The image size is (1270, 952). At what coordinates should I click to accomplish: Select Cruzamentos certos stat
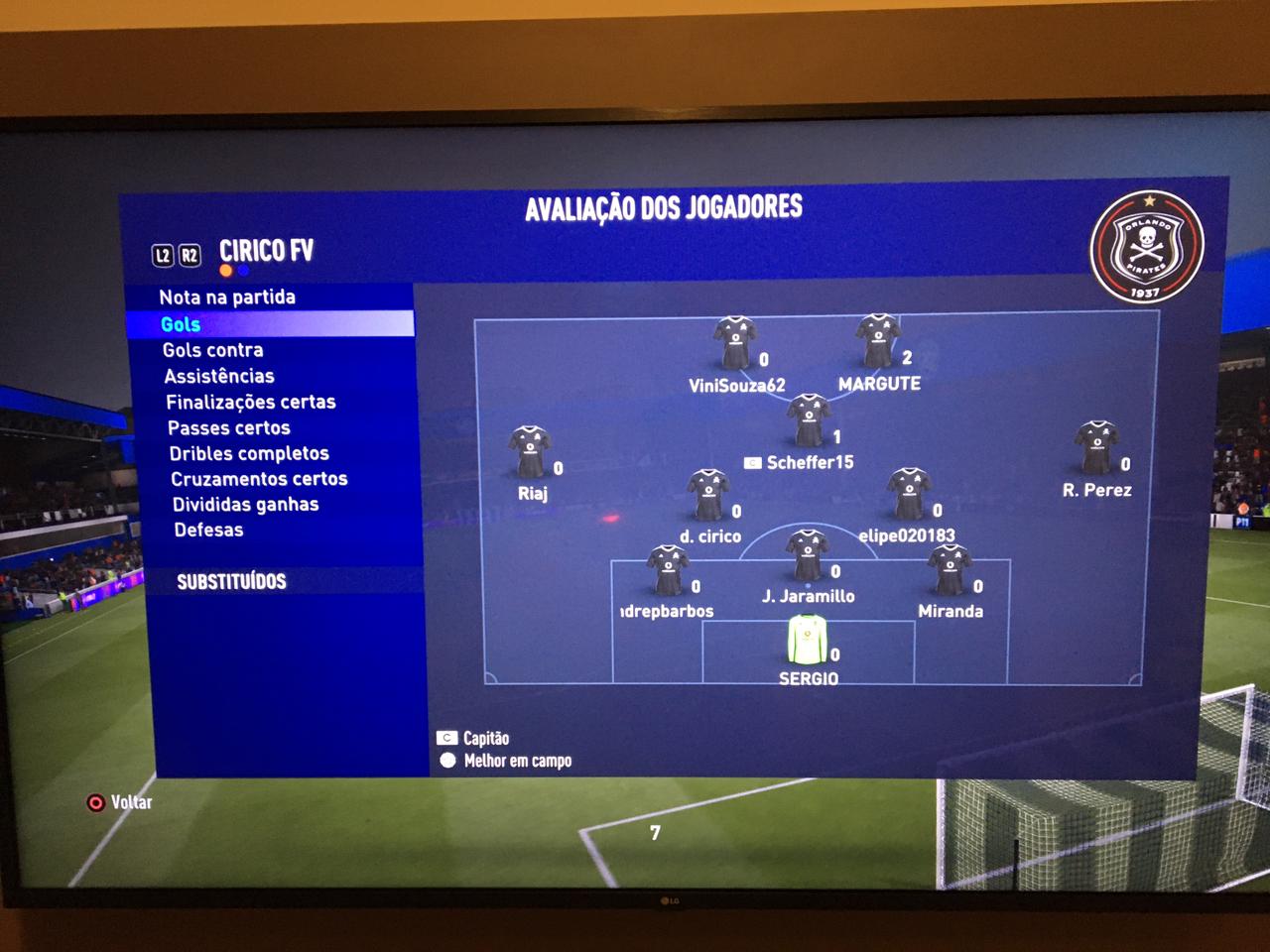(x=259, y=479)
